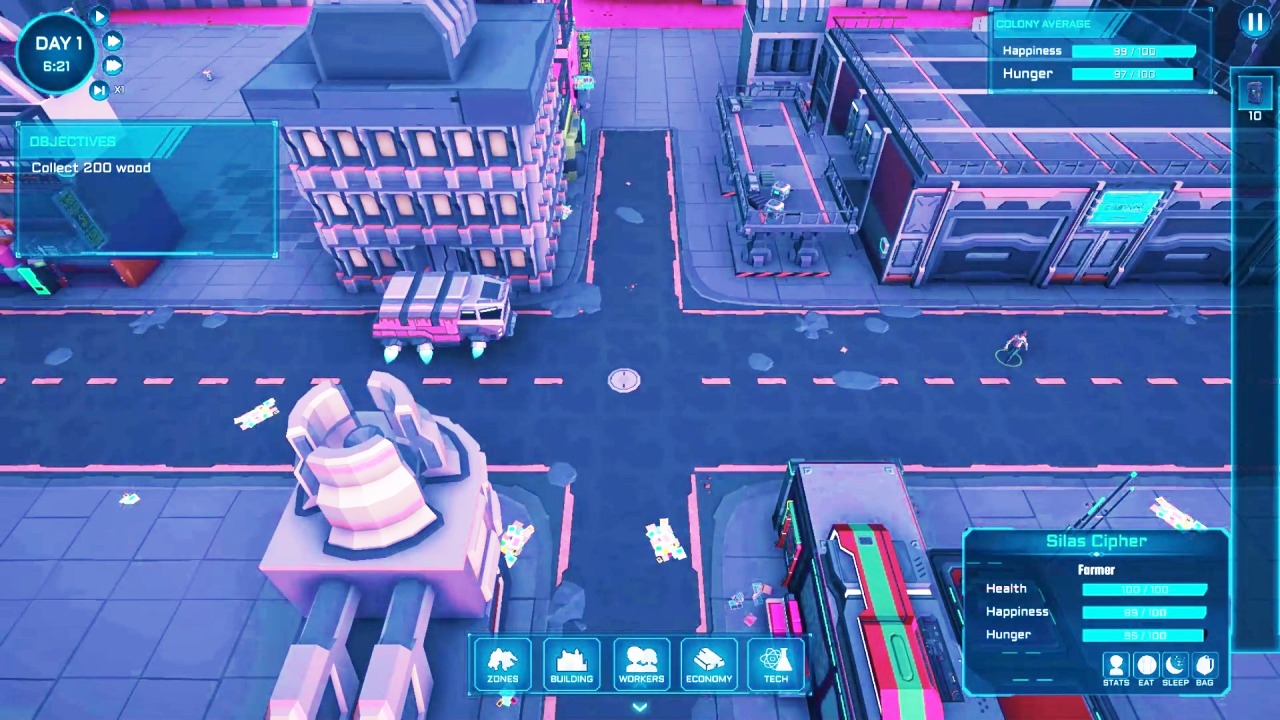Collapse the bottom toolbar via chevron
The width and height of the screenshot is (1280, 720).
pos(639,706)
